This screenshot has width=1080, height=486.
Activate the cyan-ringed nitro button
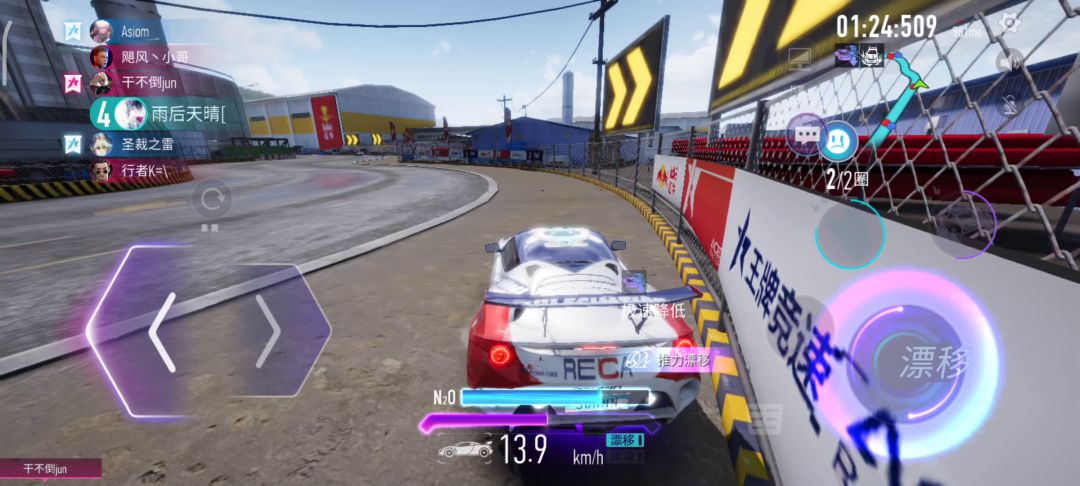(850, 235)
